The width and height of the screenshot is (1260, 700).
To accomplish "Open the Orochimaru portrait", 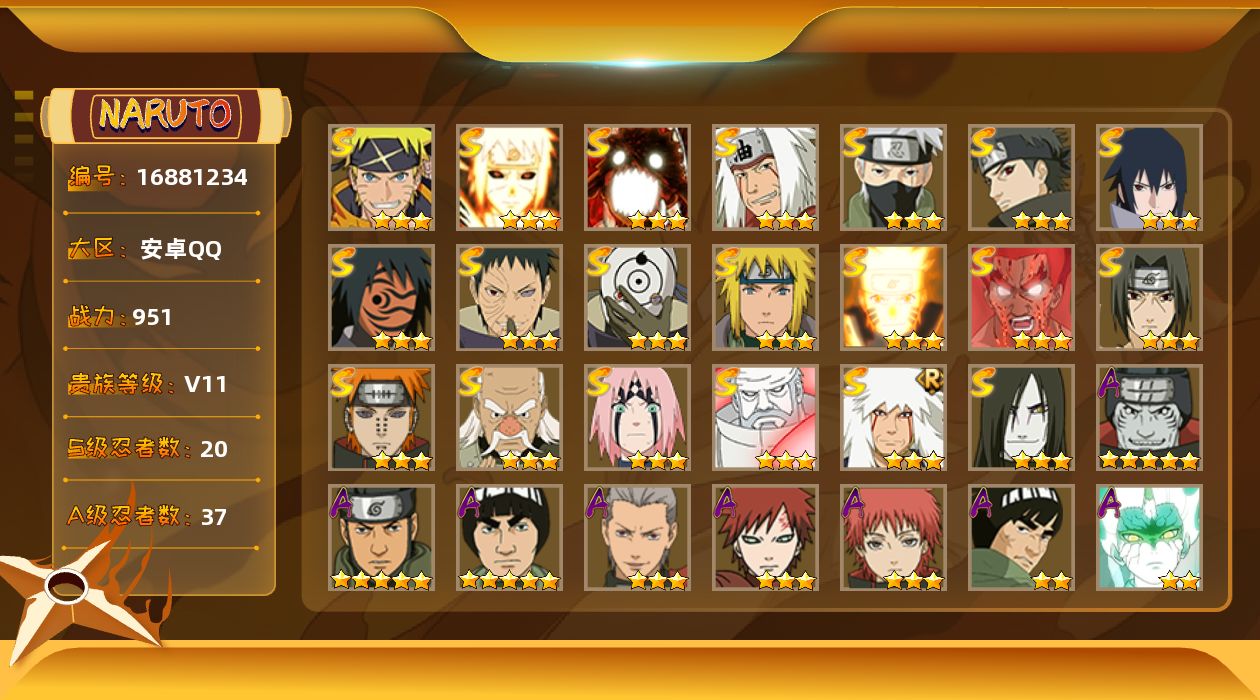I will tap(1021, 418).
